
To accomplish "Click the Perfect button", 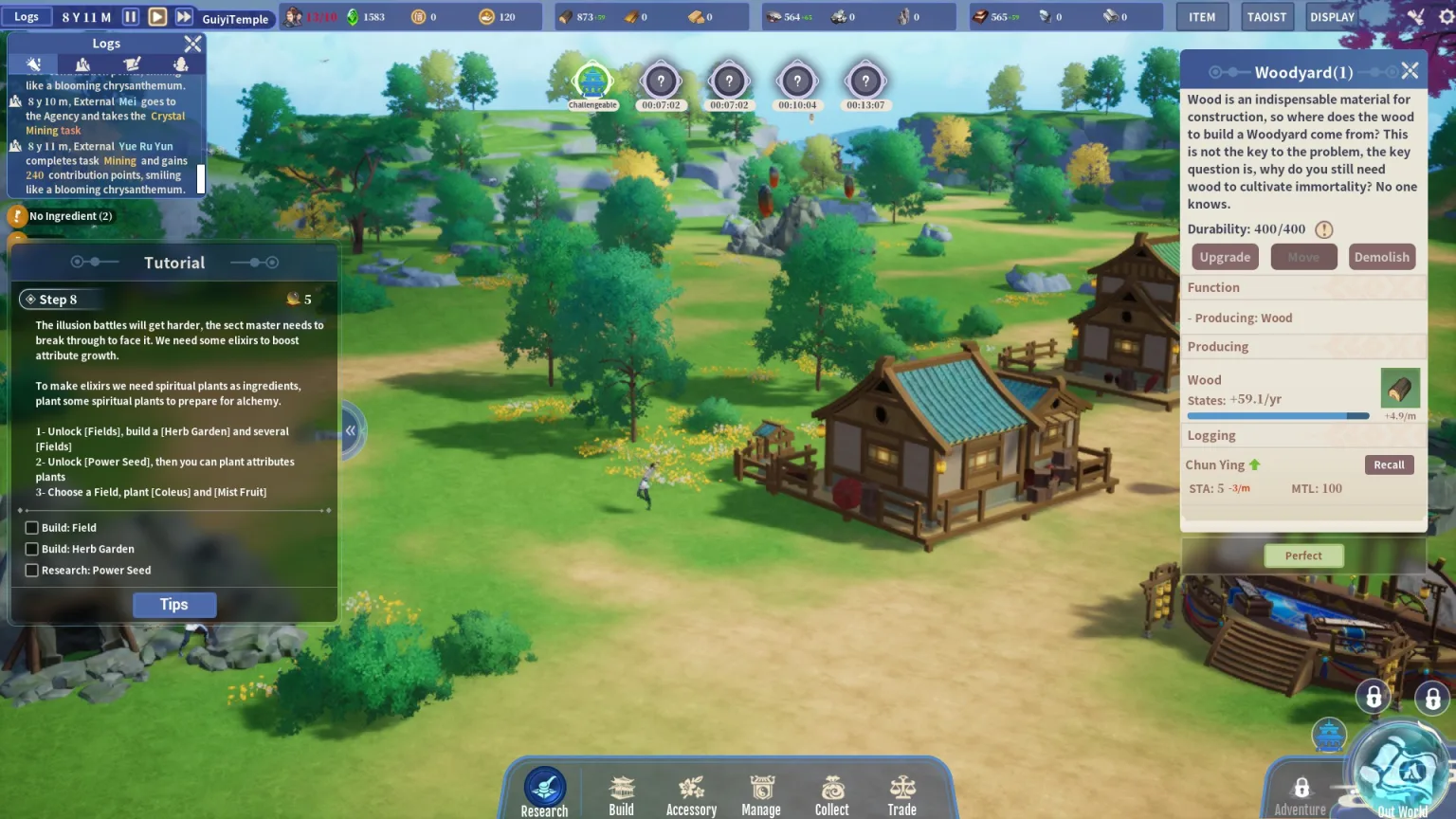I will point(1303,555).
